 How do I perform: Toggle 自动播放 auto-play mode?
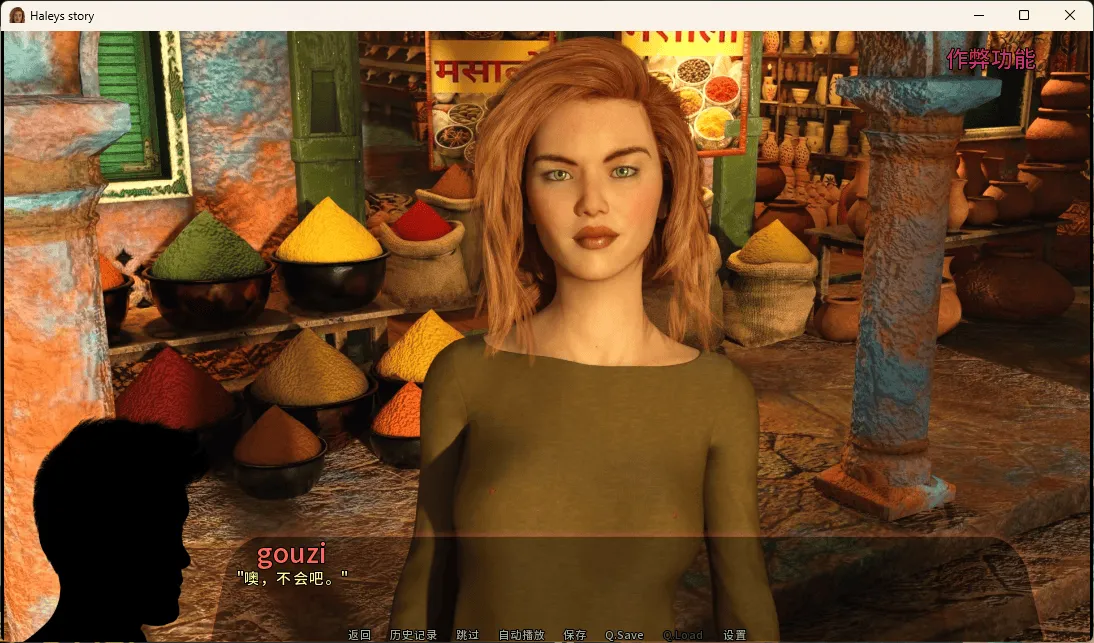coord(521,635)
